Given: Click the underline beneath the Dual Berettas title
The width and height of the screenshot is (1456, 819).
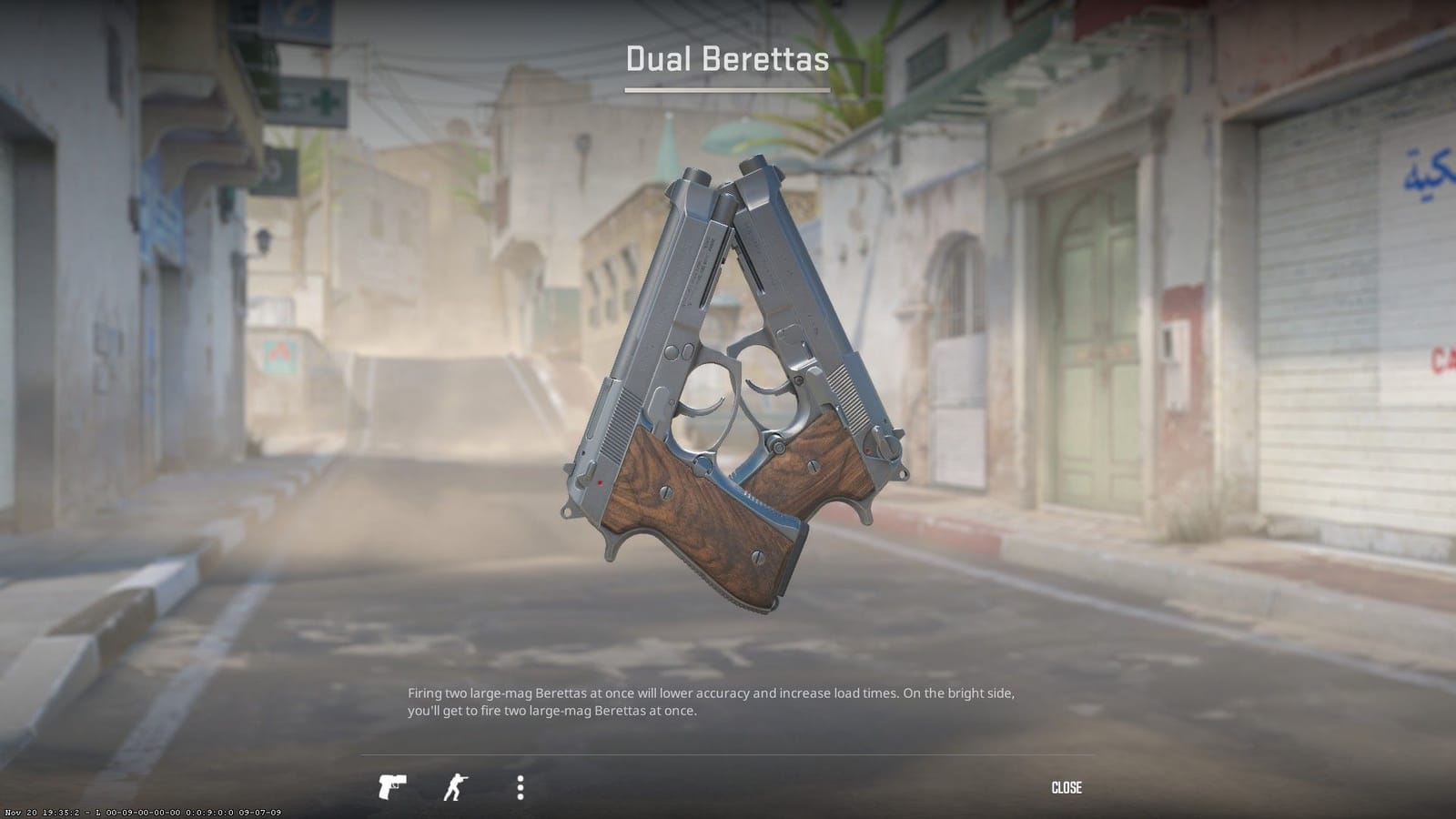Looking at the screenshot, I should point(728,91).
